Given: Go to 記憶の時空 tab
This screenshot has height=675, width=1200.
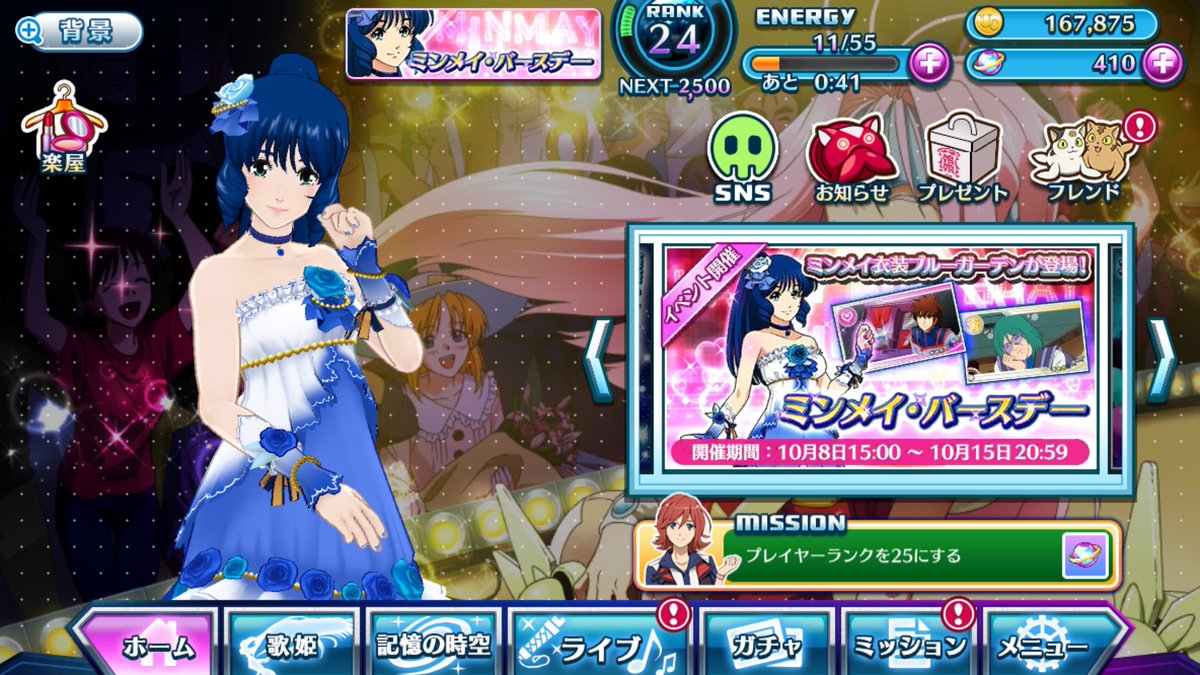Looking at the screenshot, I should tap(433, 643).
